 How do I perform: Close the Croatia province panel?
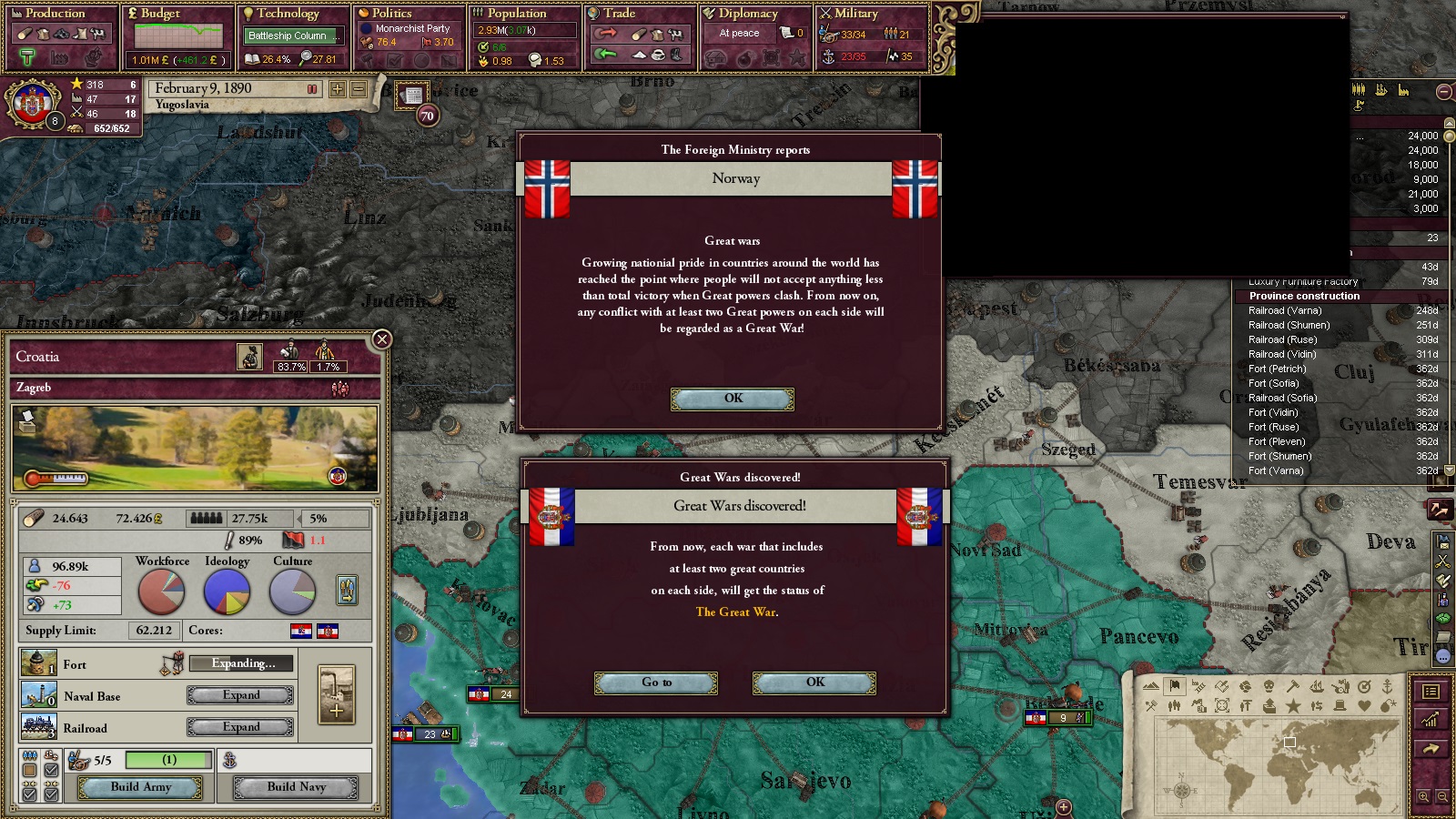382,339
